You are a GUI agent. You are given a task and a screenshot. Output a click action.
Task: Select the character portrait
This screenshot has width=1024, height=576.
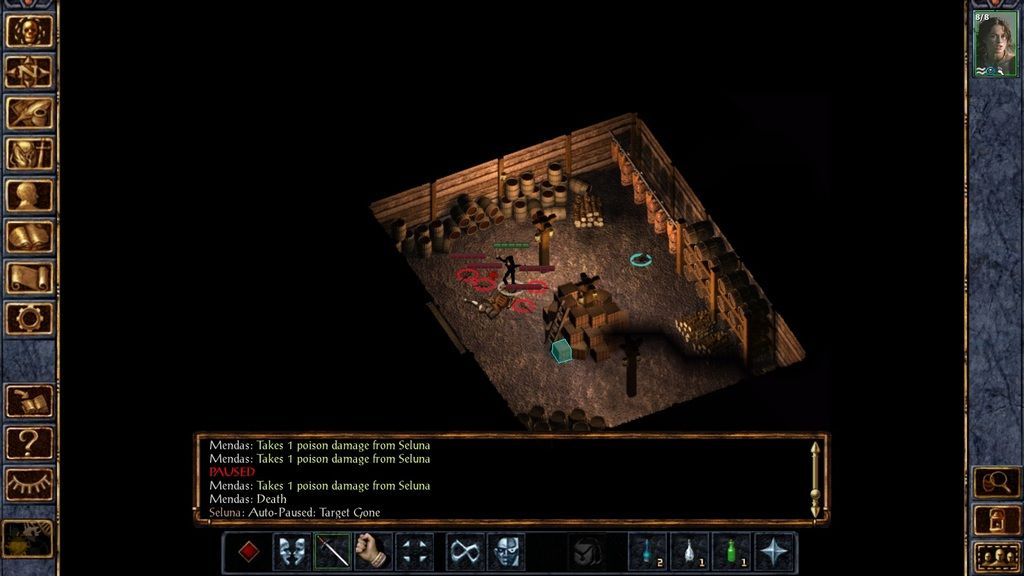click(995, 44)
